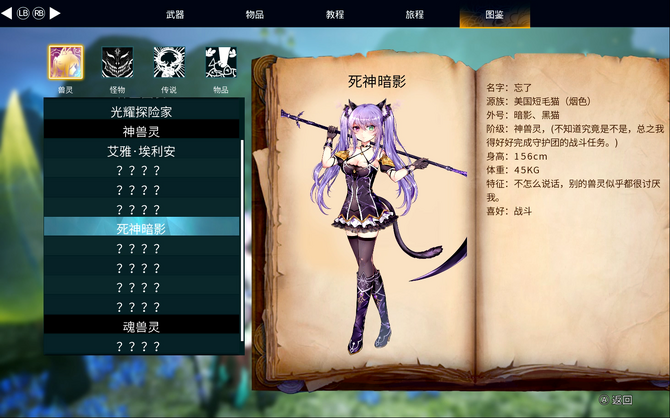Image resolution: width=670 pixels, height=418 pixels.
Task: Open the 传说 category icon
Action: click(169, 63)
